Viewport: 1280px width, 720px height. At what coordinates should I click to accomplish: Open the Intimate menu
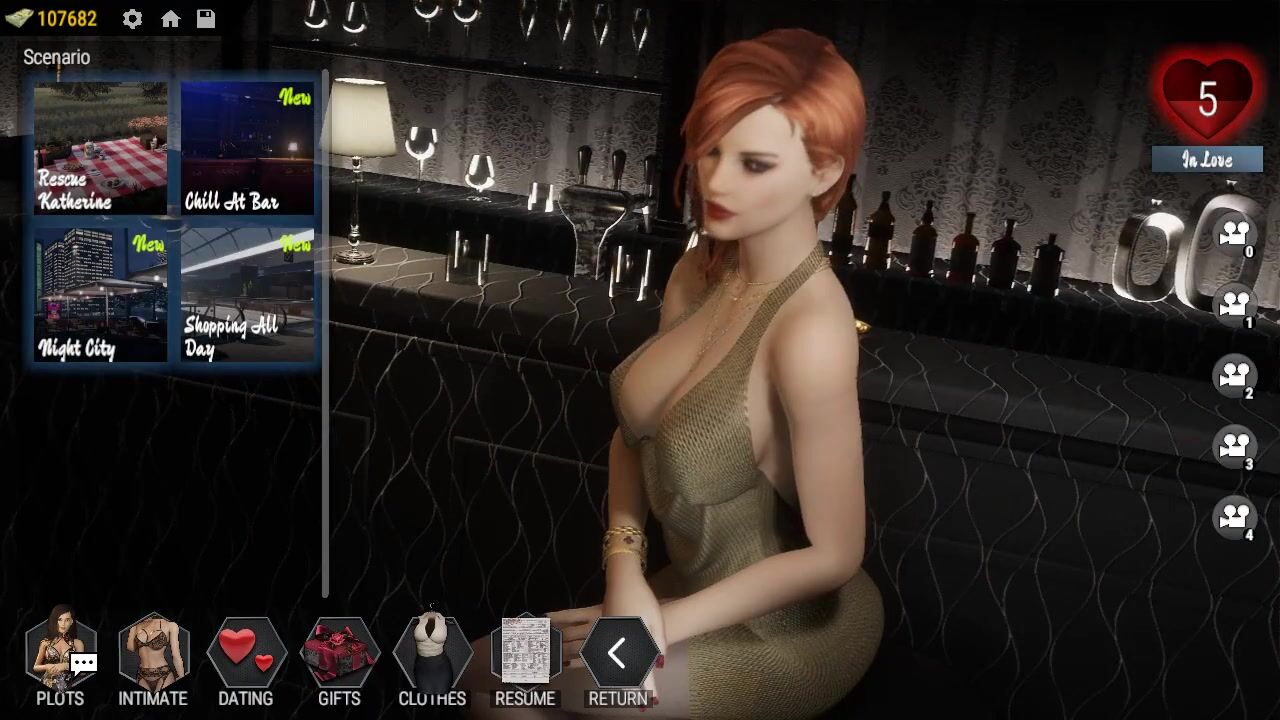(153, 660)
